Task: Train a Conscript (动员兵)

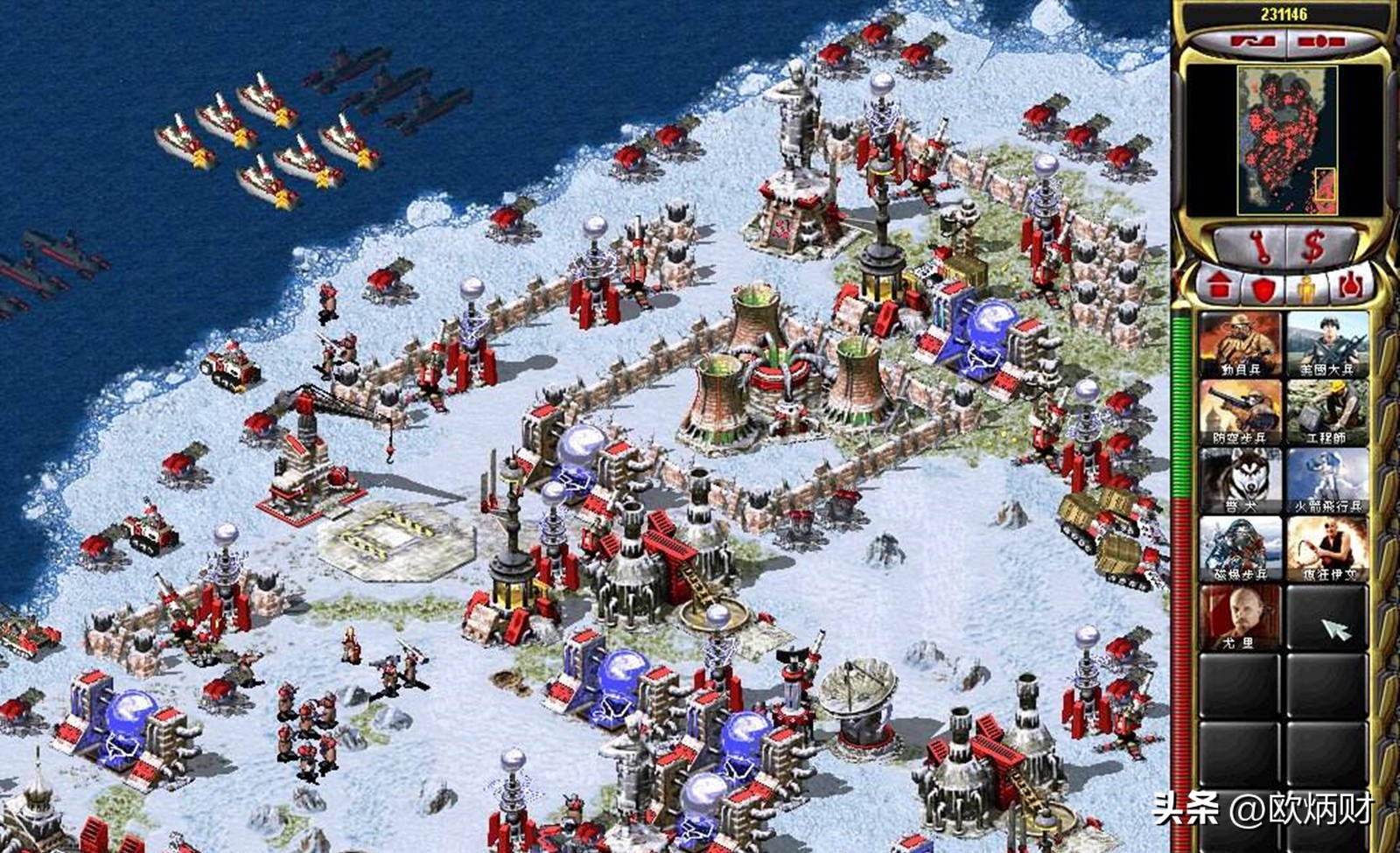Action: [x=1240, y=344]
